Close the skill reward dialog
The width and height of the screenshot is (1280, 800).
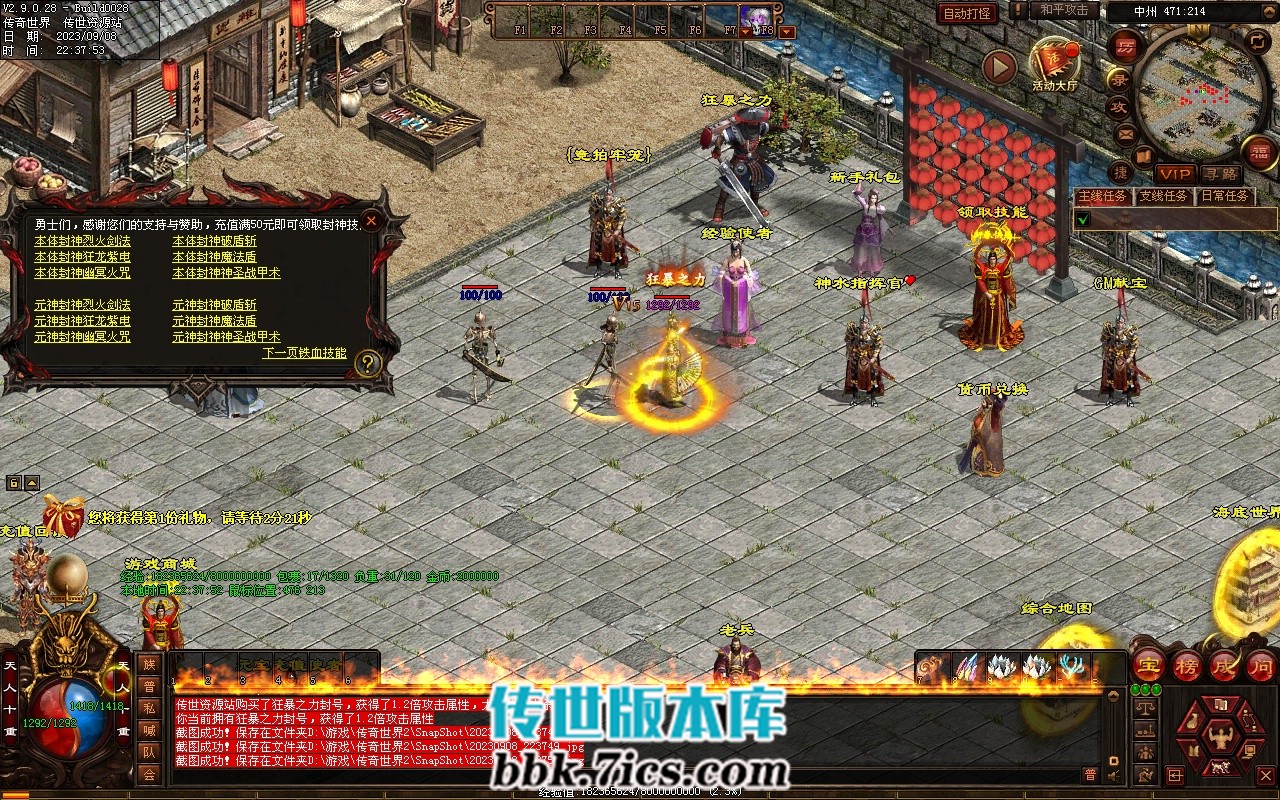click(x=371, y=221)
